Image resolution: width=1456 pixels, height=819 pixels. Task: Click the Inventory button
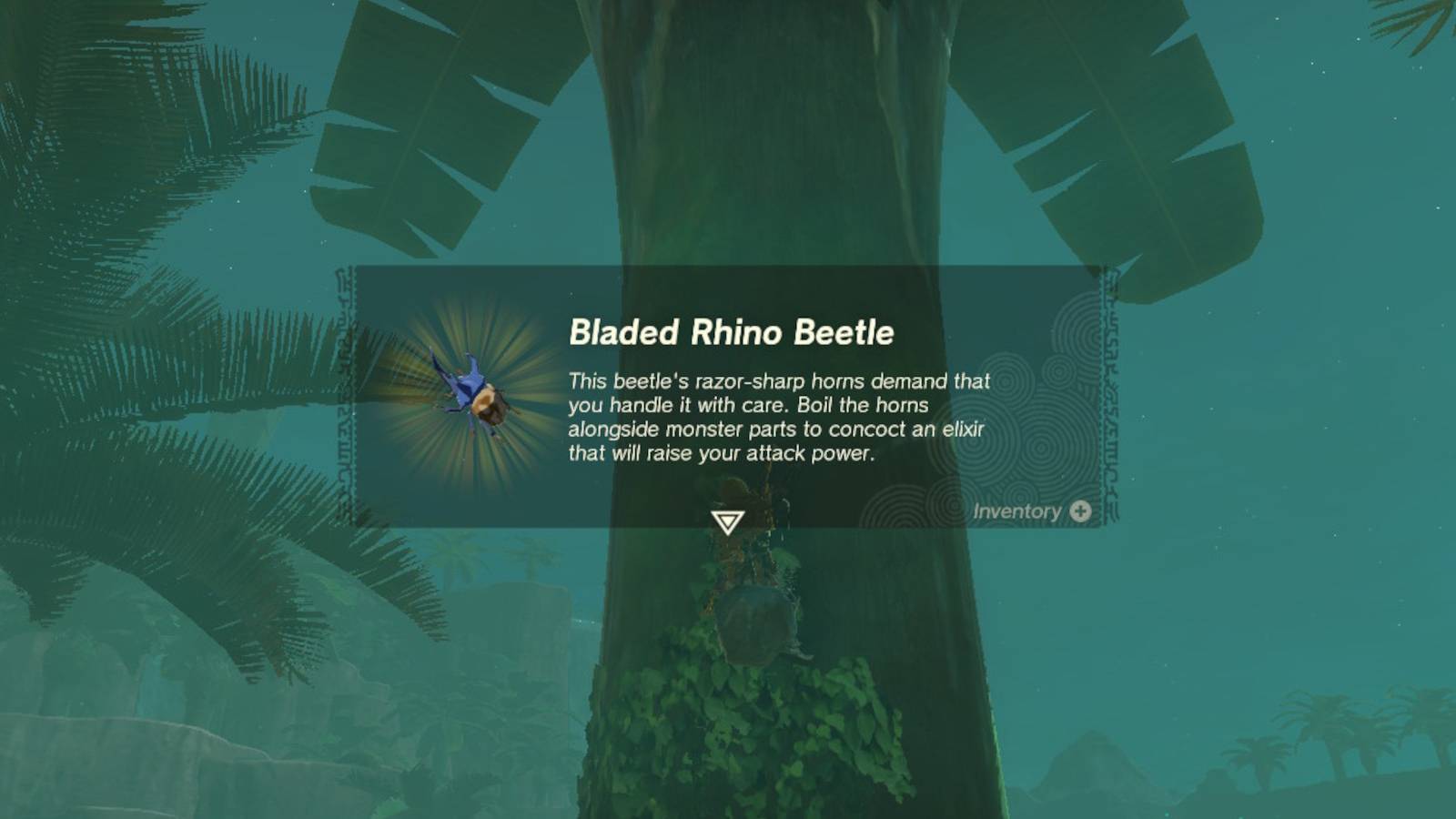point(1028,511)
